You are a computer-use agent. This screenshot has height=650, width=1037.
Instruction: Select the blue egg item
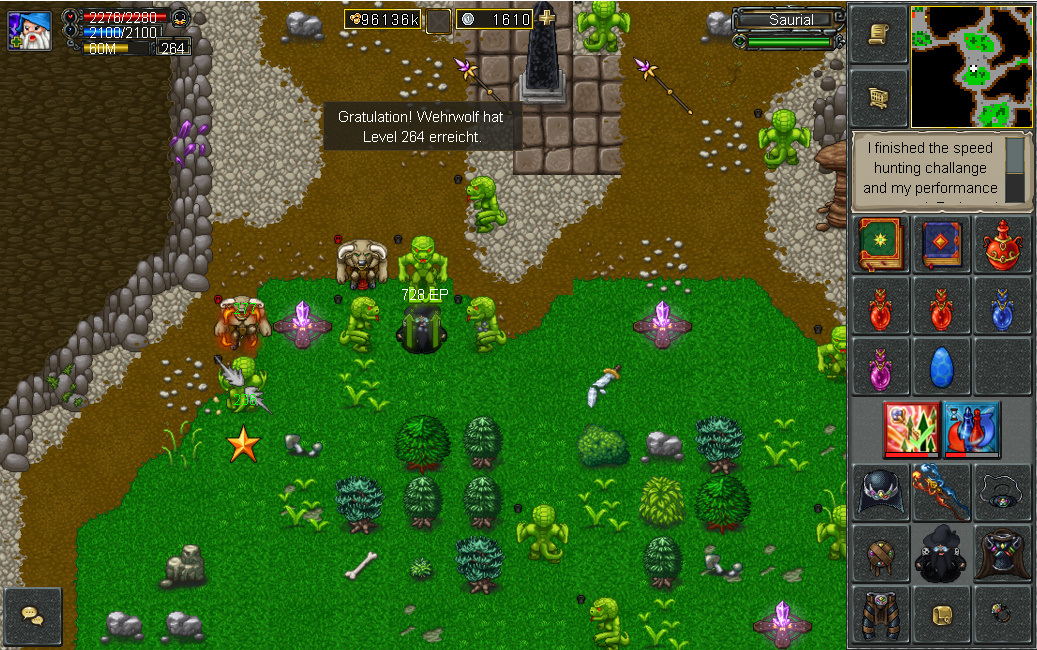click(x=942, y=367)
